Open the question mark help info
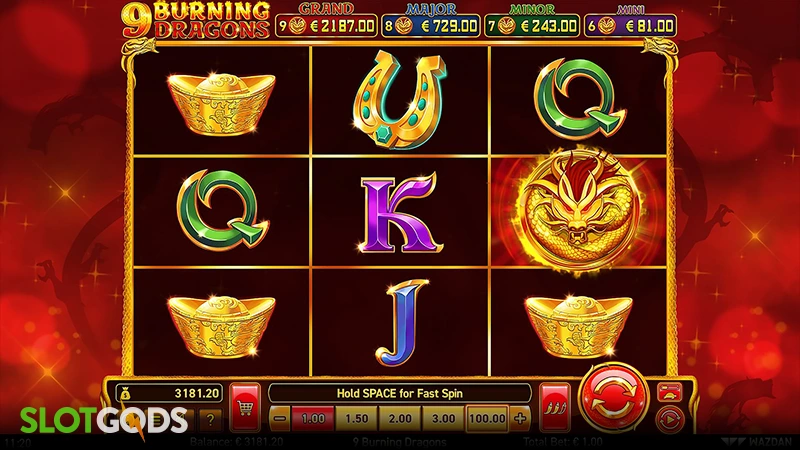The image size is (800, 450). (209, 421)
